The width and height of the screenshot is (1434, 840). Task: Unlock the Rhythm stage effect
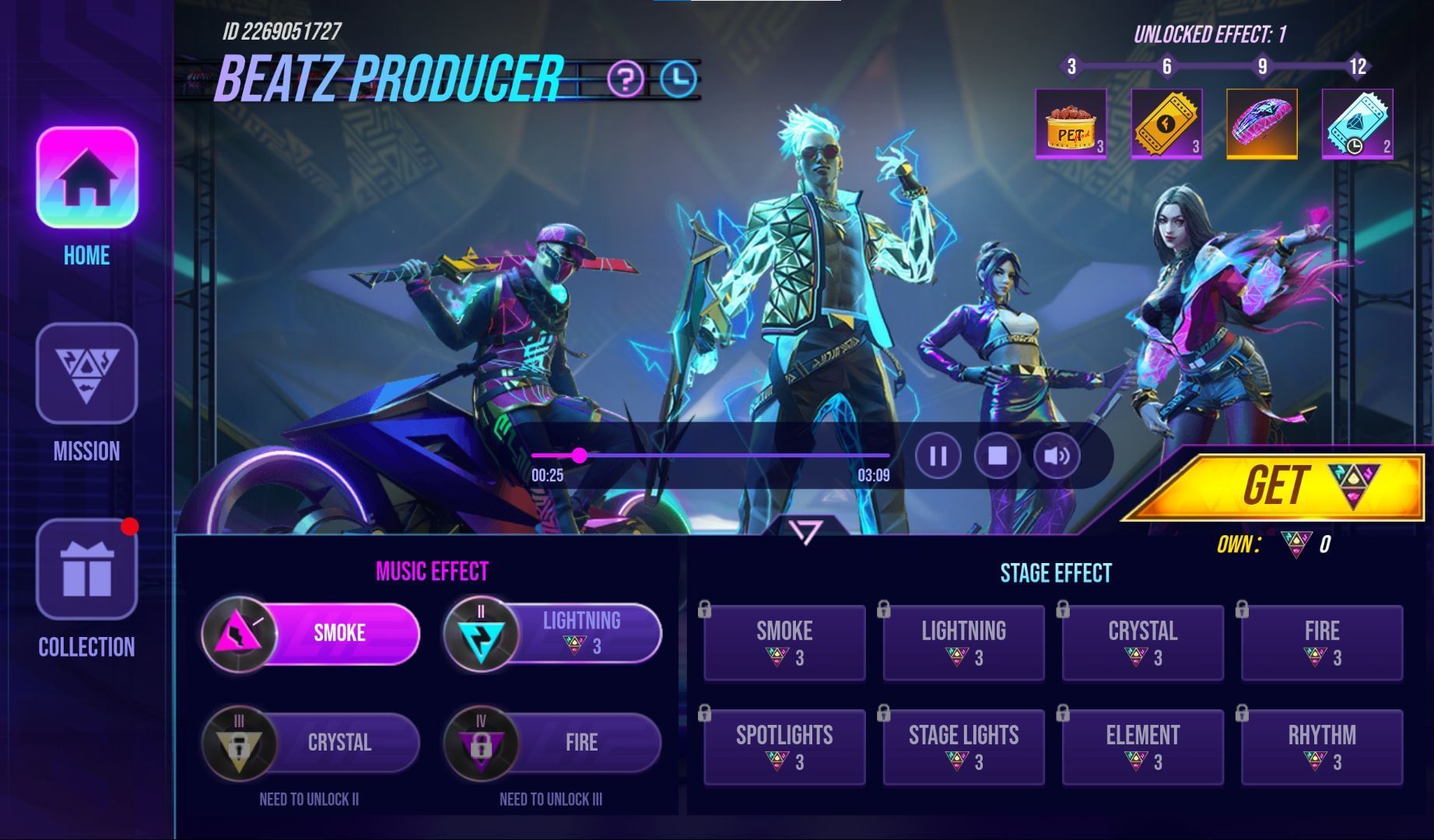(1321, 747)
